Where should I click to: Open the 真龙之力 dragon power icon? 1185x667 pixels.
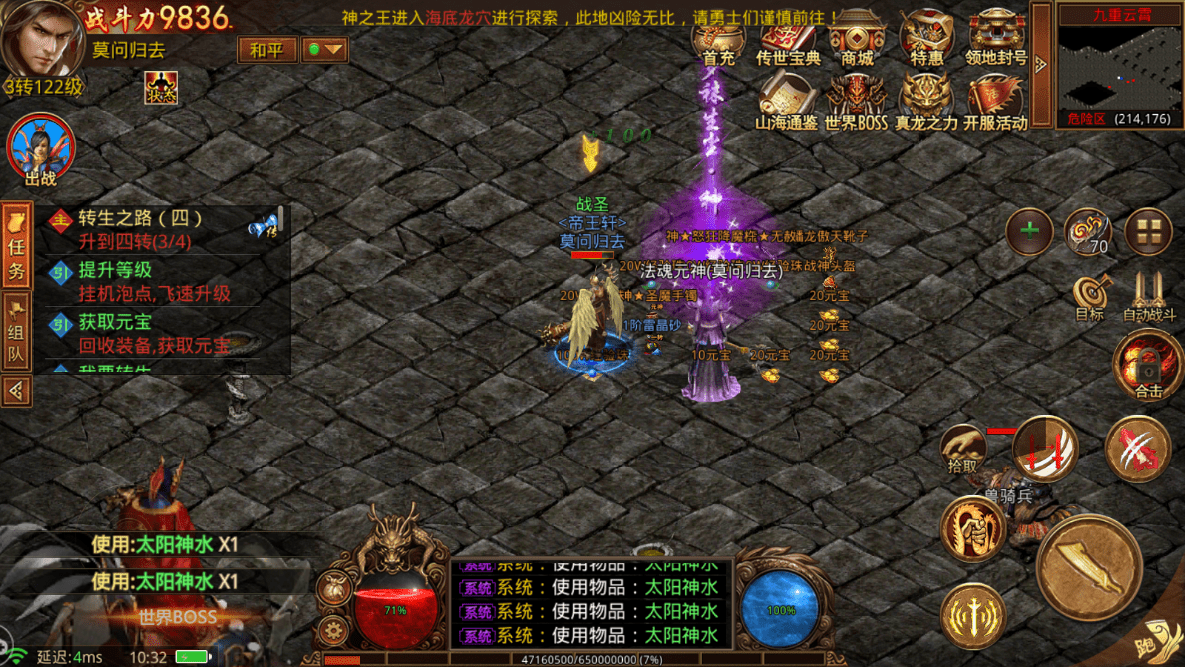(x=926, y=104)
